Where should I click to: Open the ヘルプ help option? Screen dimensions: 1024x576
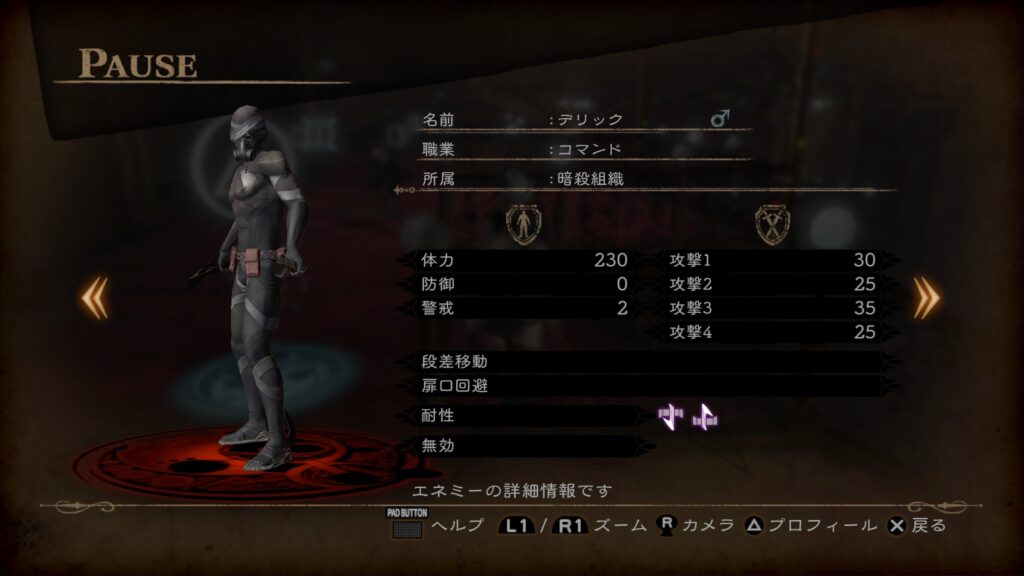pos(436,525)
